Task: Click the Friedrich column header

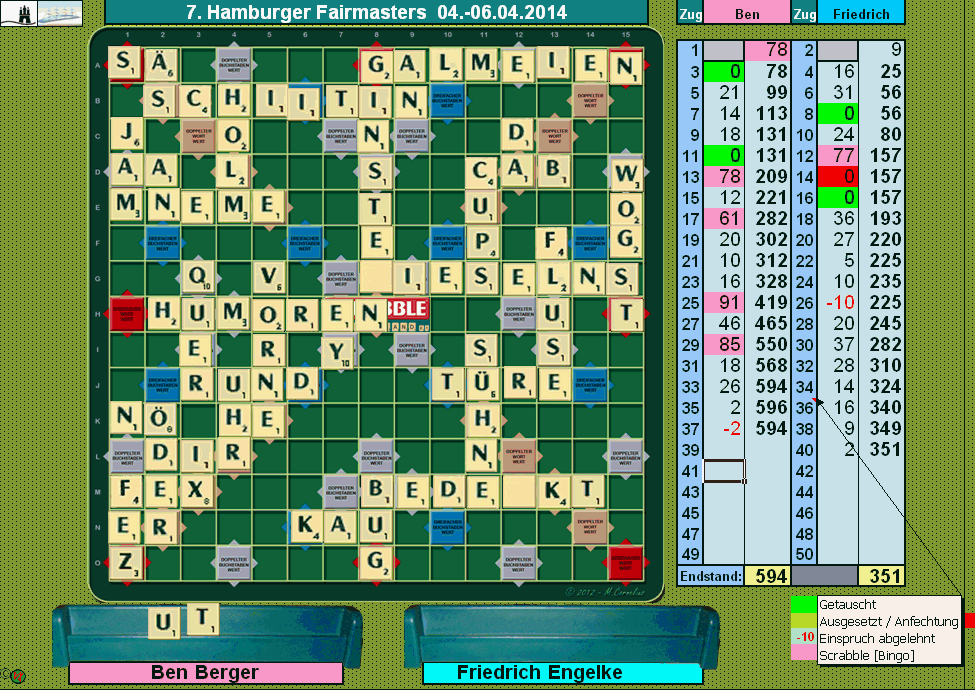Action: click(x=861, y=13)
